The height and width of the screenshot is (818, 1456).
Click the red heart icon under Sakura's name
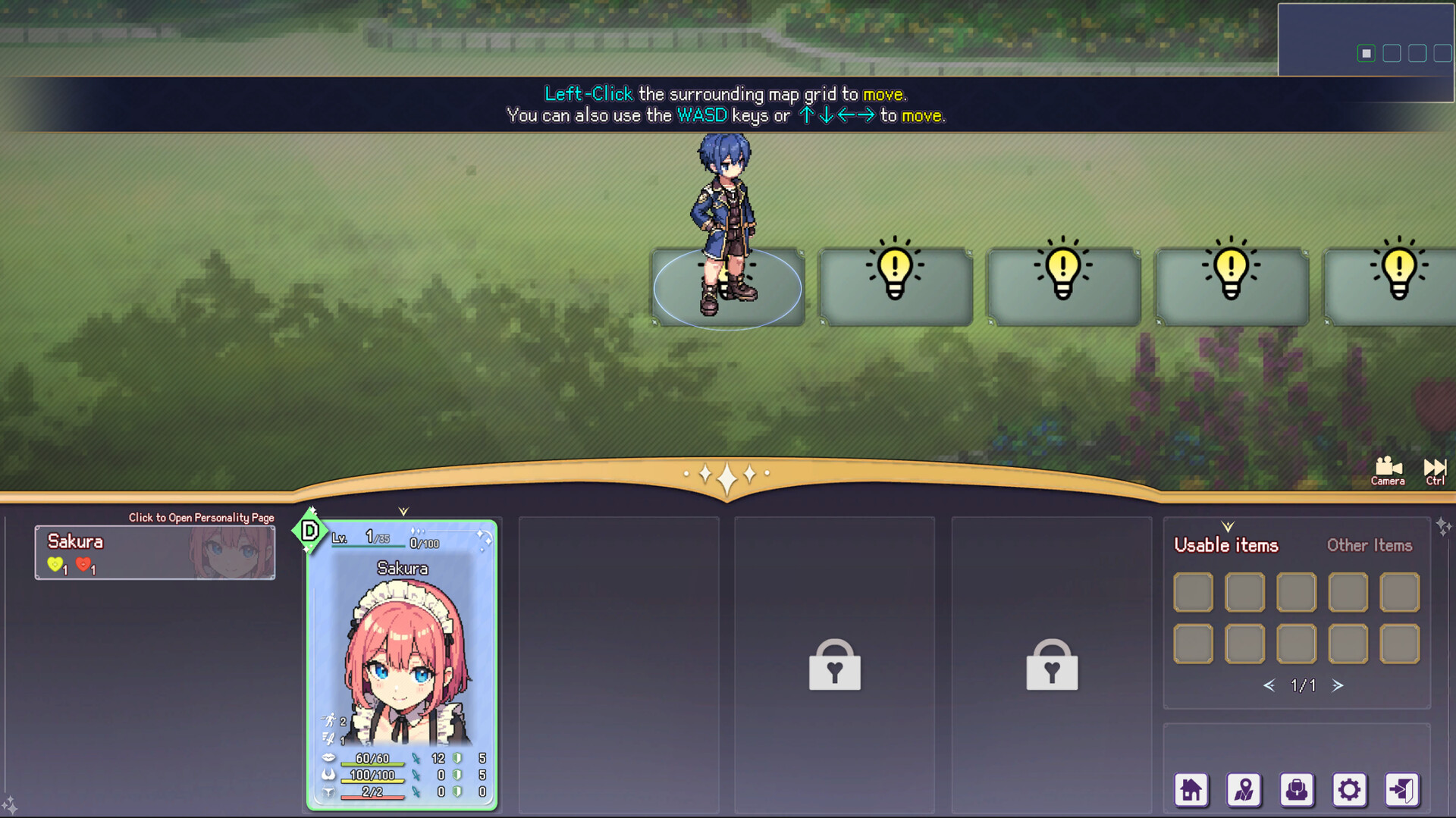84,564
